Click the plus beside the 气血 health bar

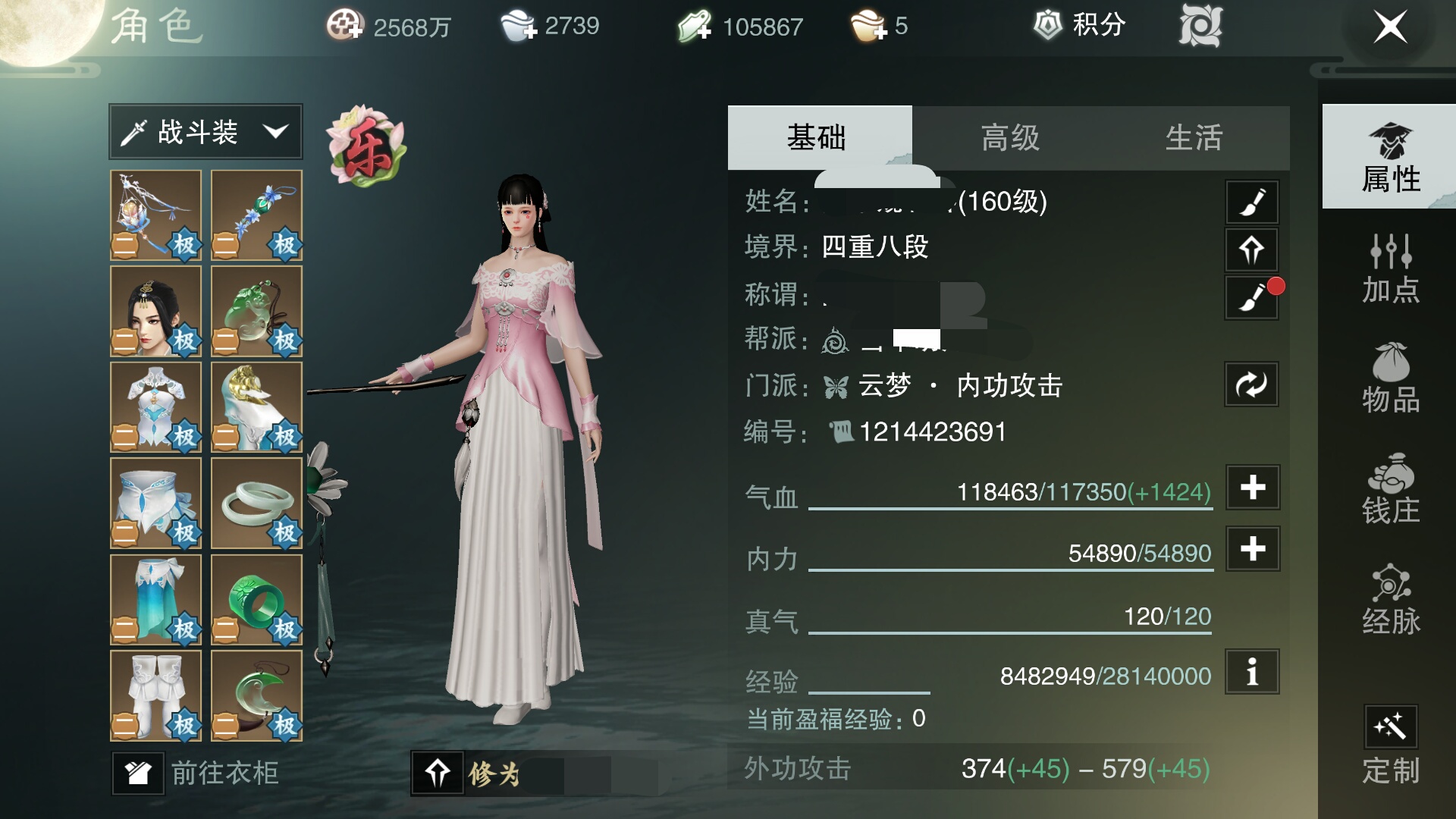(x=1251, y=489)
